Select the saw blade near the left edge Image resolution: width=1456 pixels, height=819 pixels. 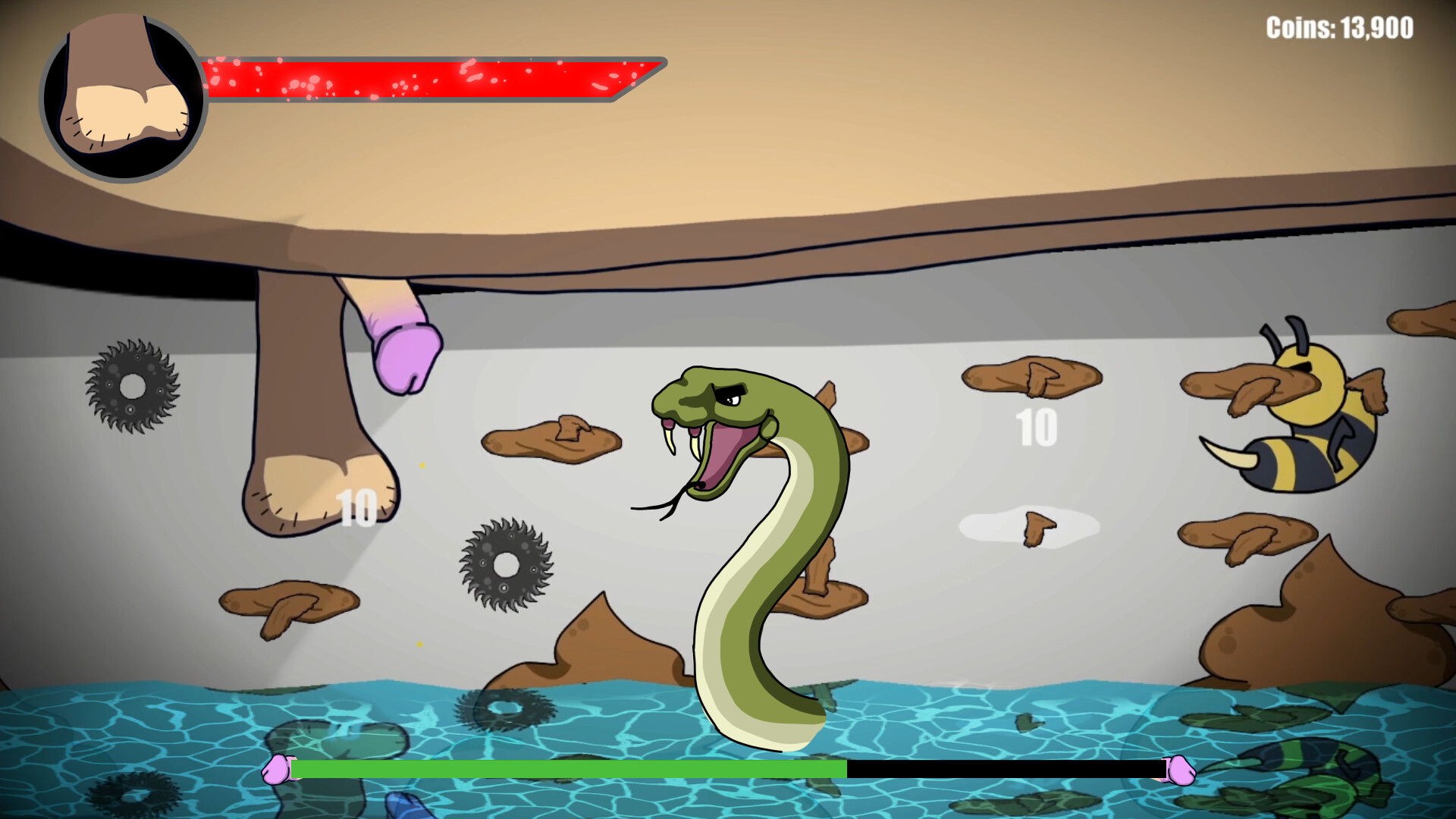point(133,387)
